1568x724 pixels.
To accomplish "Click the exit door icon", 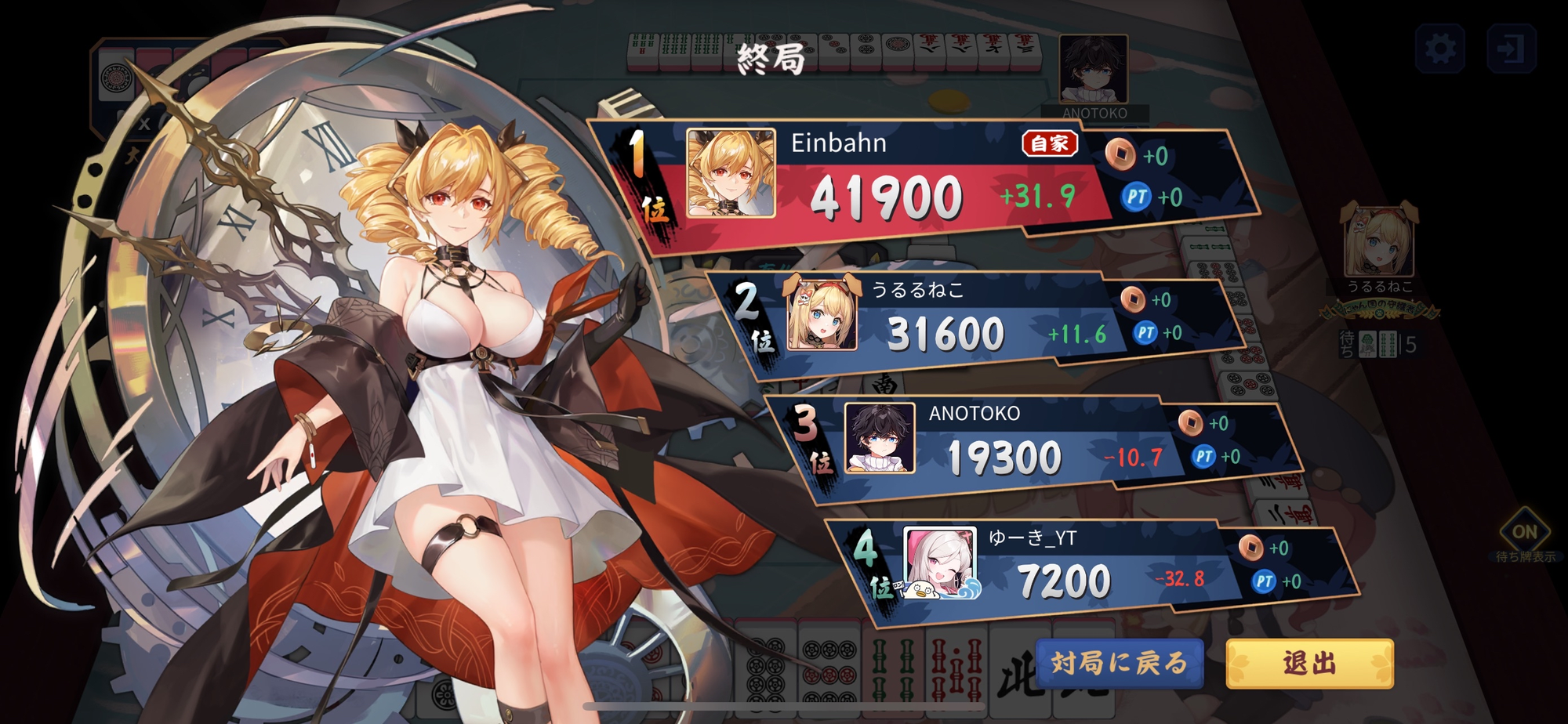I will click(1511, 49).
